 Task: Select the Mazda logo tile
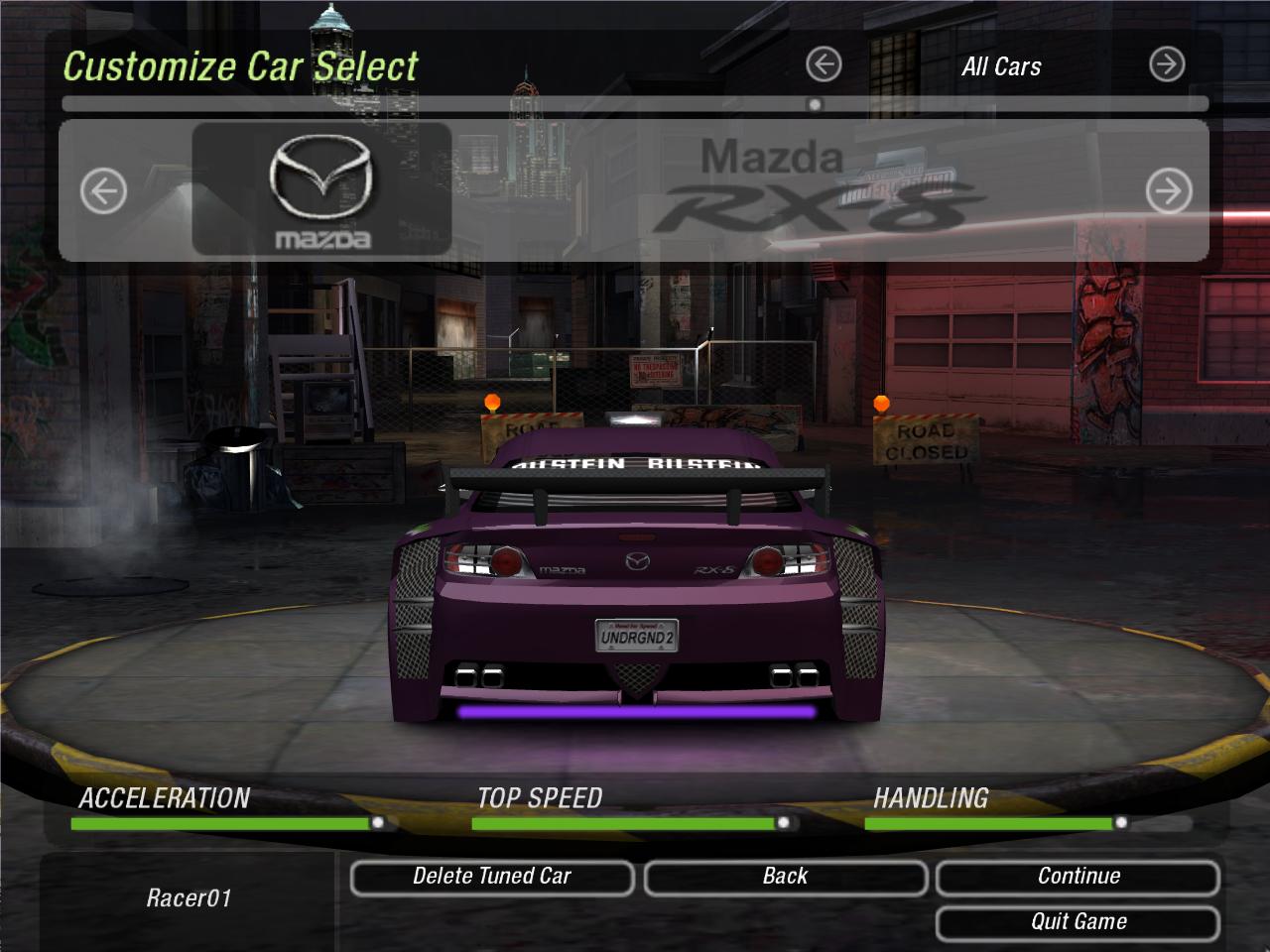tap(320, 189)
